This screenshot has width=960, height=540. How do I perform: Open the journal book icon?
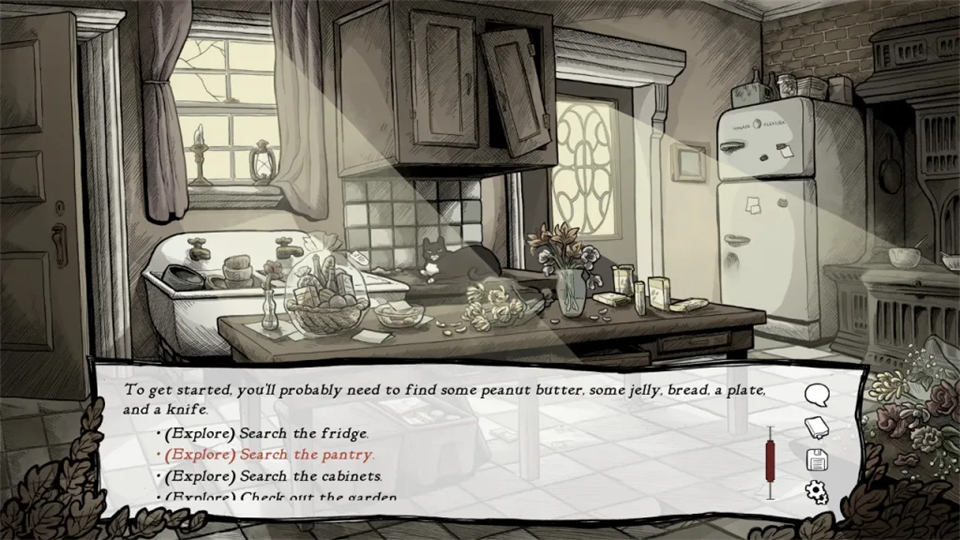click(x=817, y=427)
